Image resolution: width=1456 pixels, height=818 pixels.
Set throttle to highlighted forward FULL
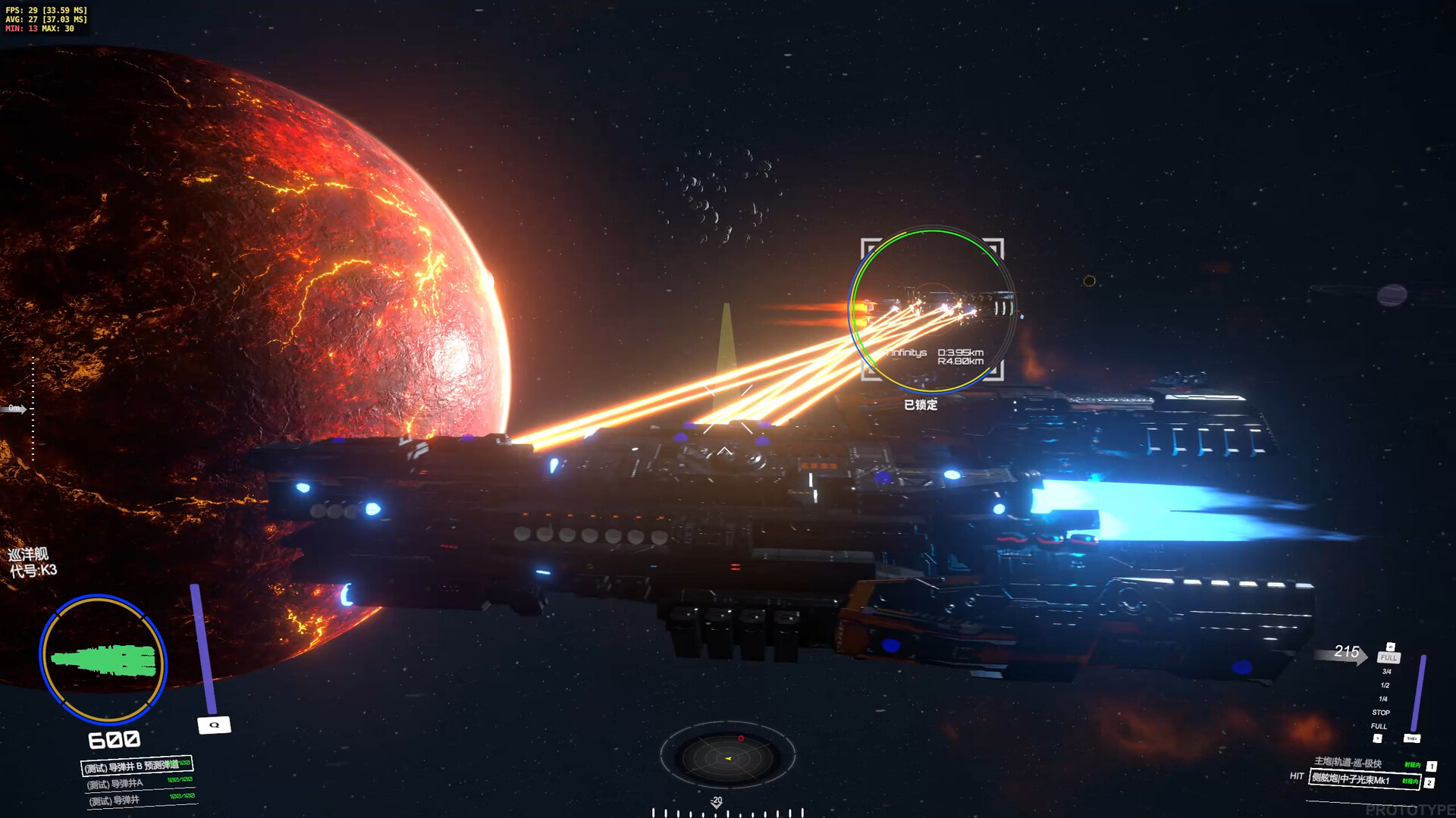[1389, 657]
